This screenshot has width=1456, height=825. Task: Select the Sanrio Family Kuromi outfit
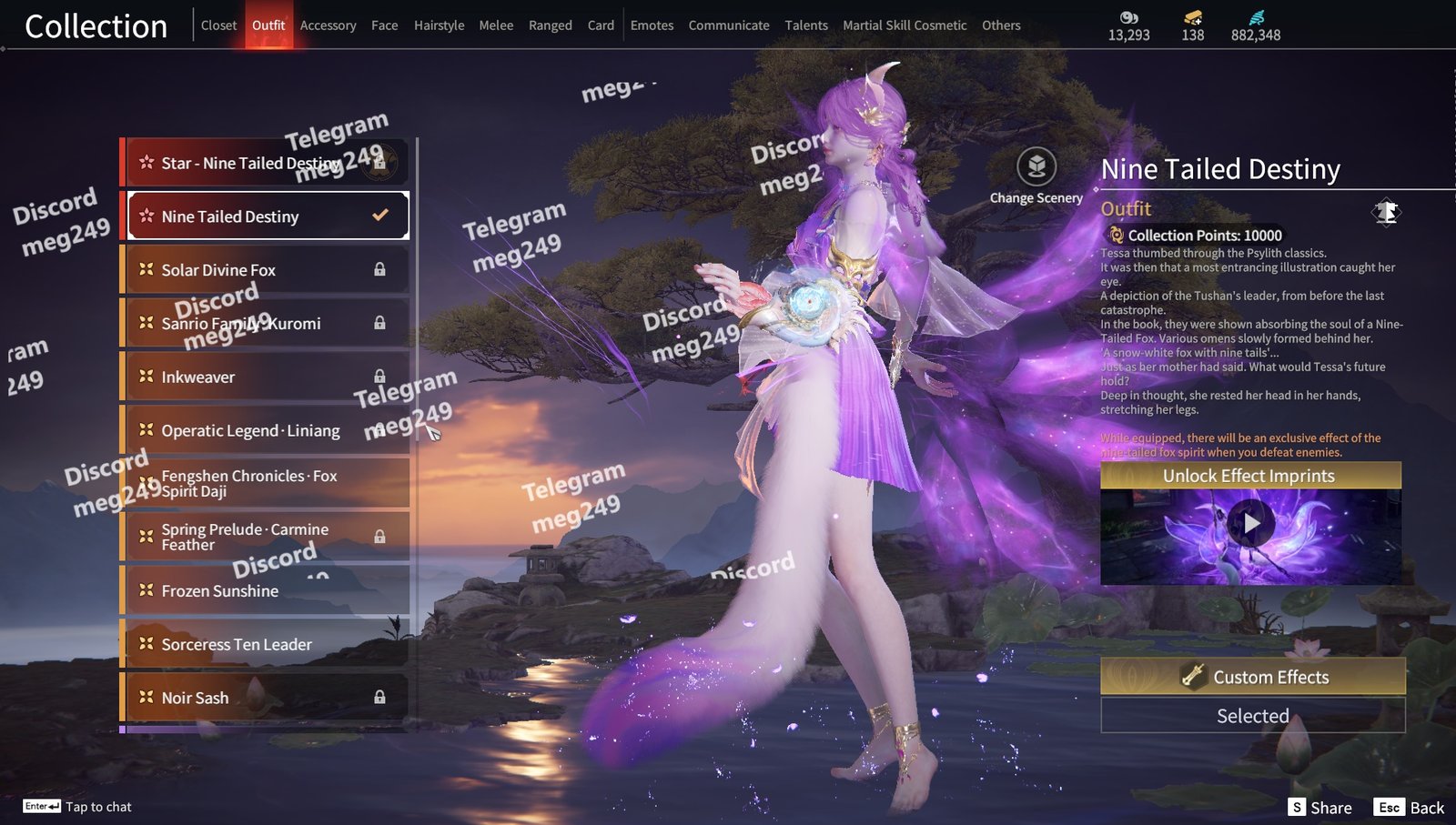(266, 324)
